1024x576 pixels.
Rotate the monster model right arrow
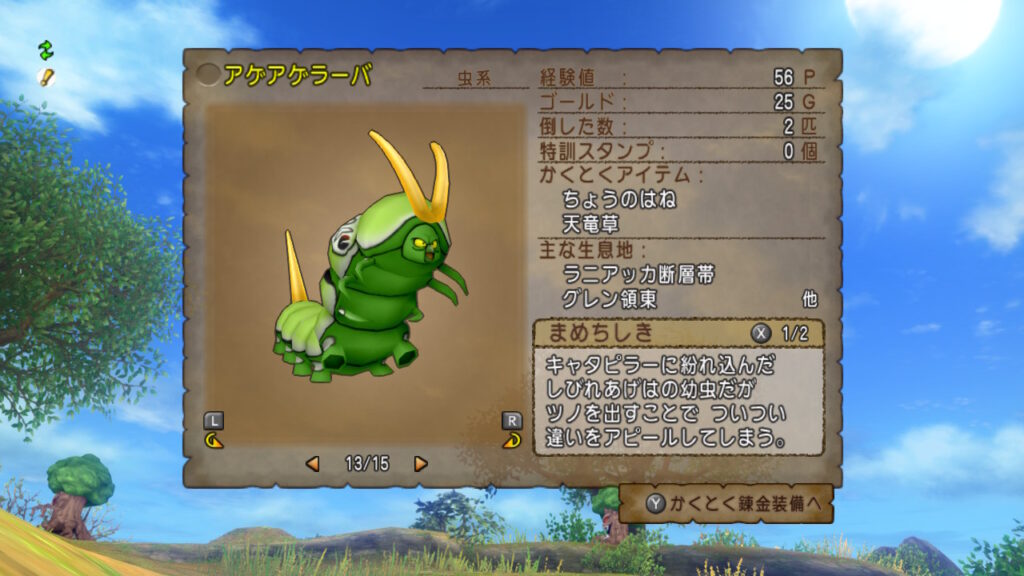pyautogui.click(x=511, y=439)
